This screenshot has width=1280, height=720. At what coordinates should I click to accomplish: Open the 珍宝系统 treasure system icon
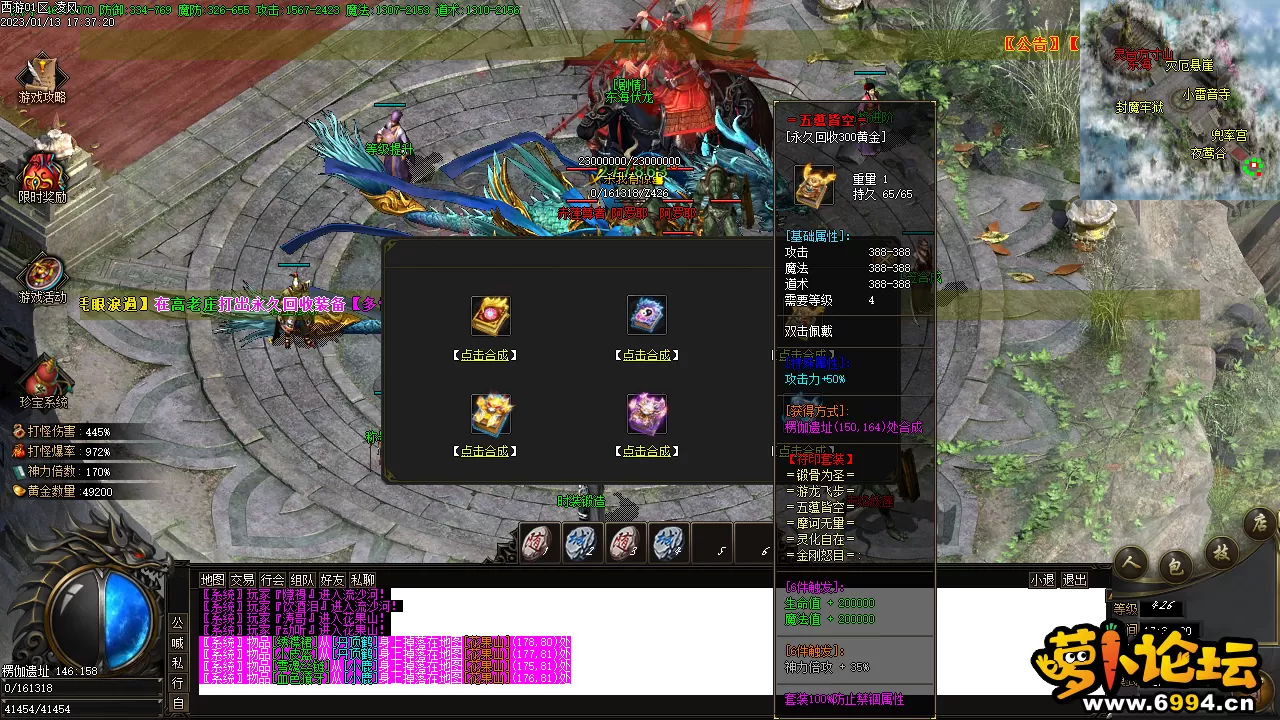point(43,382)
